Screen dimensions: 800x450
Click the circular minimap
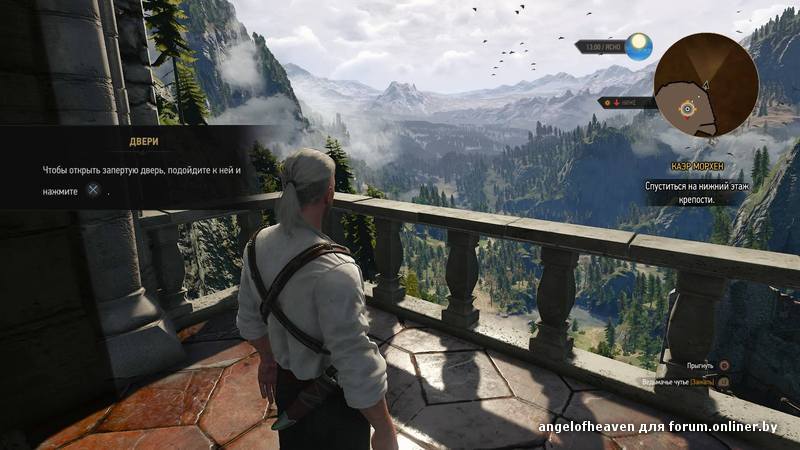[705, 85]
